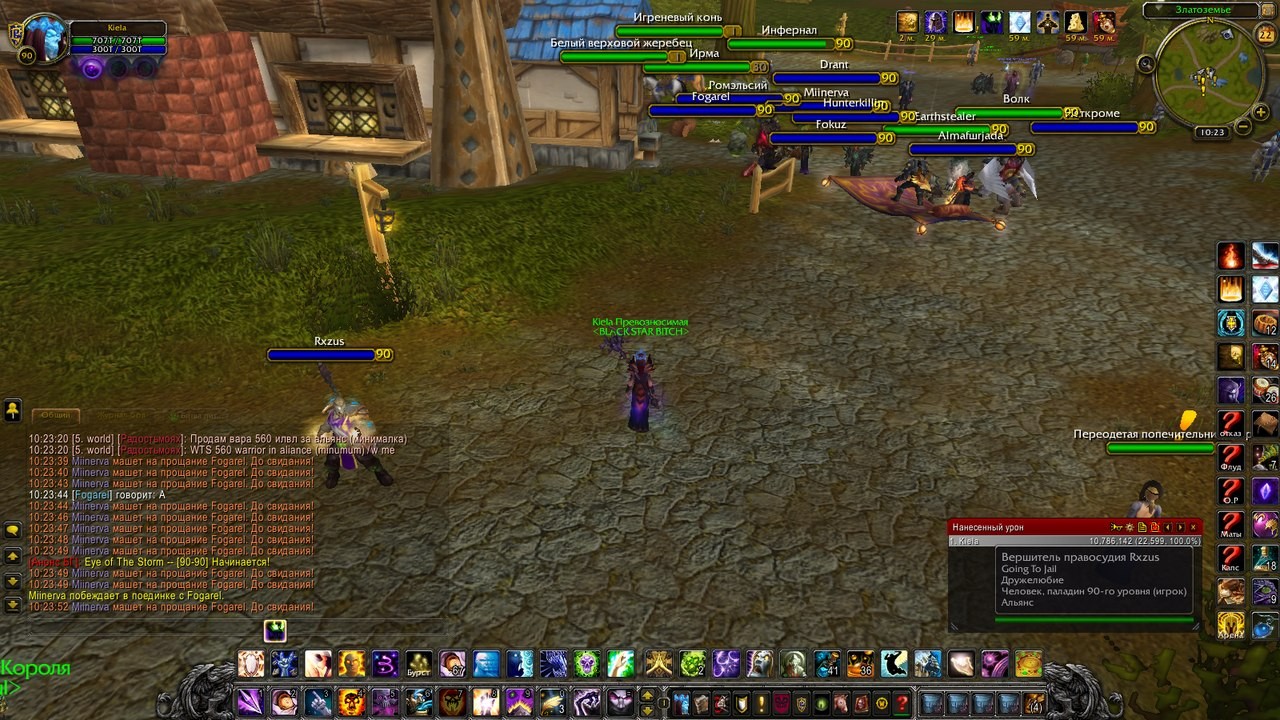Click the green skull ability icon

tap(586, 663)
